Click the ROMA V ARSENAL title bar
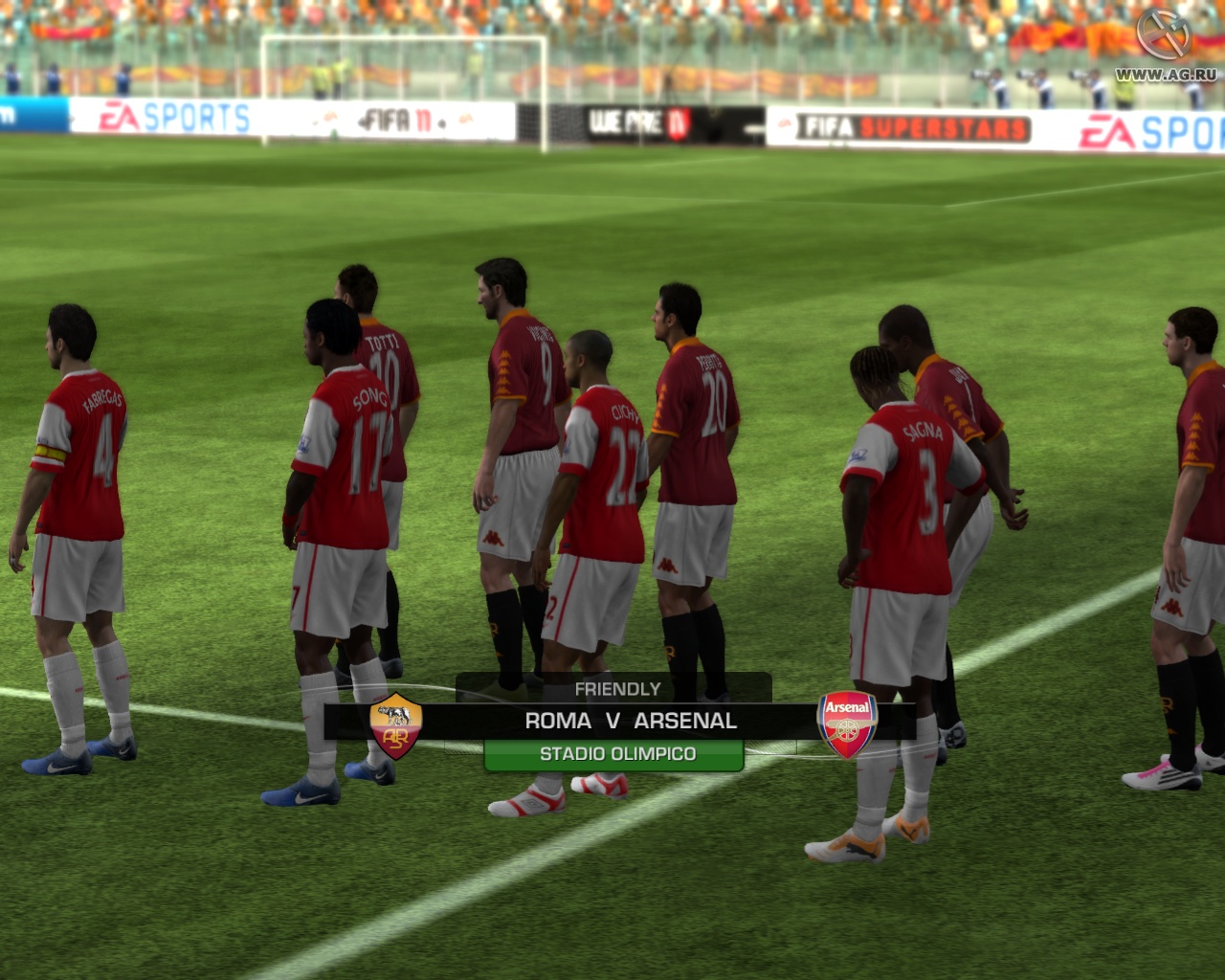This screenshot has width=1225, height=980. pos(632,721)
